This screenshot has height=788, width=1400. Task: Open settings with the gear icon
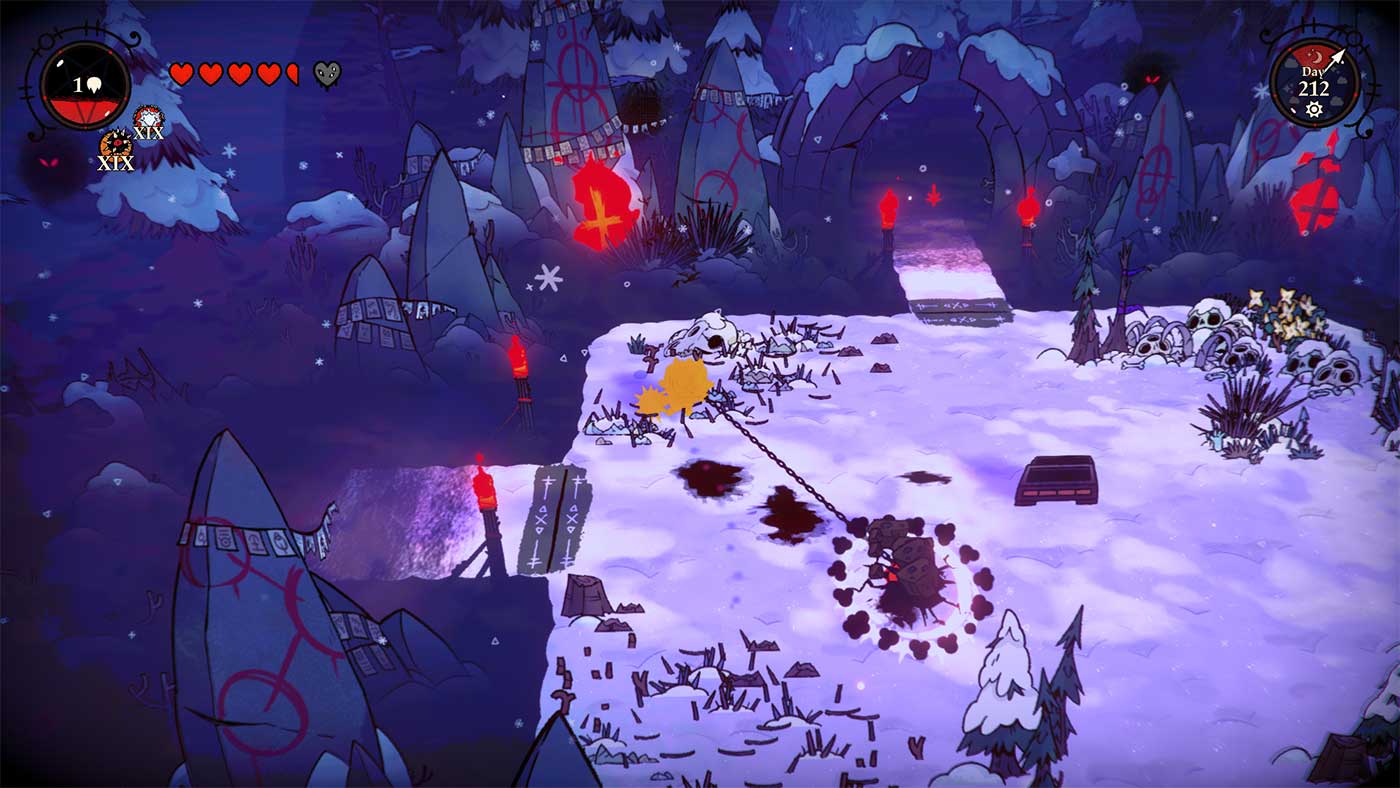[x=1314, y=108]
